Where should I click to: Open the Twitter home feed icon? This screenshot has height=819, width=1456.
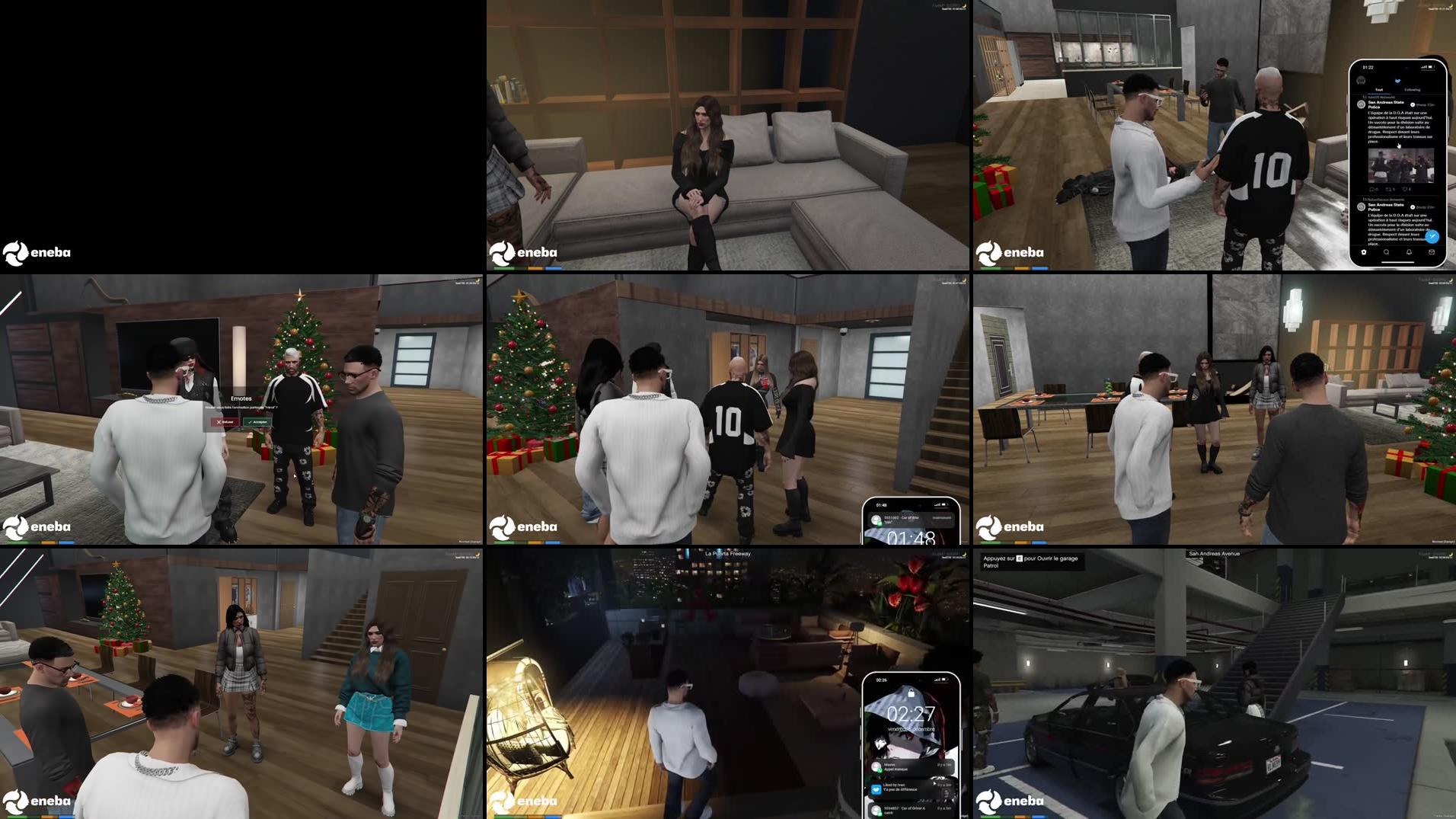point(1364,252)
